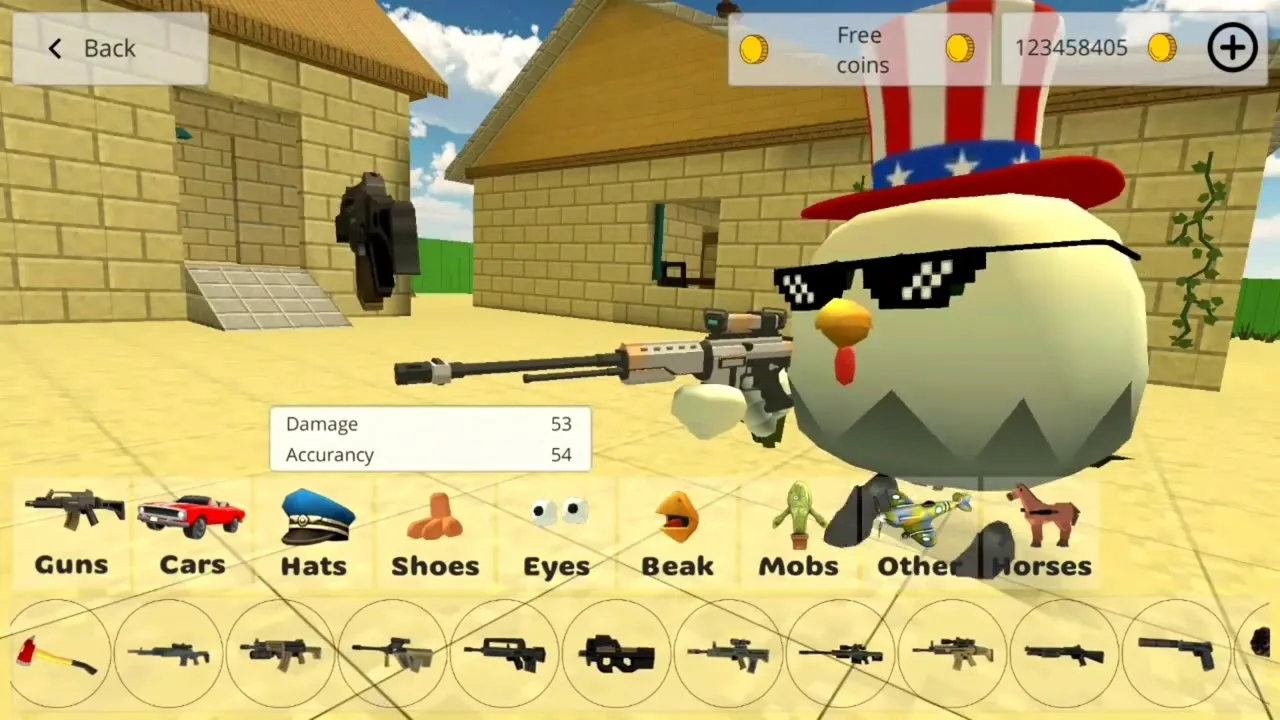The width and height of the screenshot is (1280, 720).
Task: Click the coin balance showing 123458405
Action: click(1070, 47)
